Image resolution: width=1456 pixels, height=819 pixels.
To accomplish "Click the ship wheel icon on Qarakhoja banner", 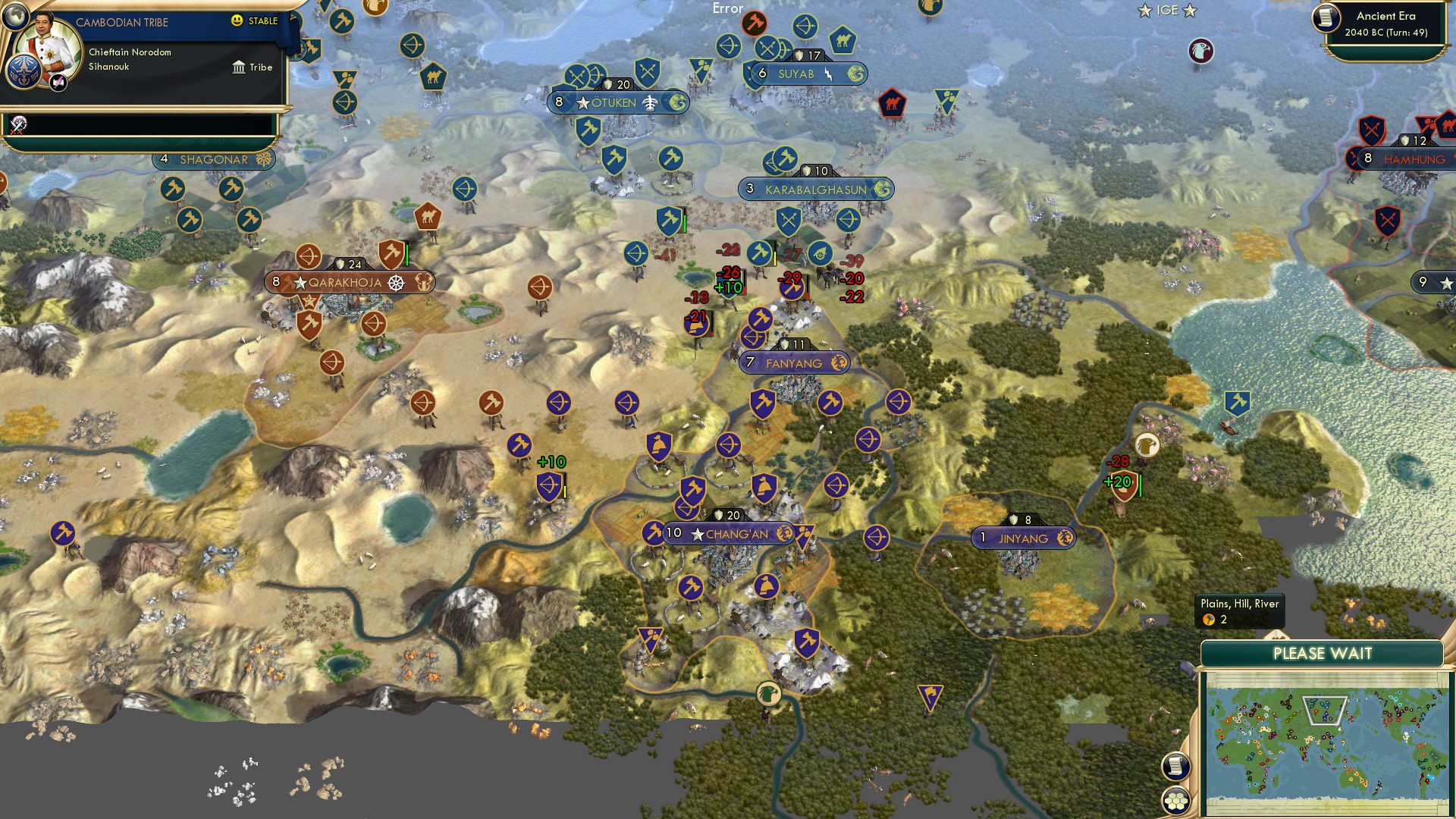I will (x=396, y=282).
